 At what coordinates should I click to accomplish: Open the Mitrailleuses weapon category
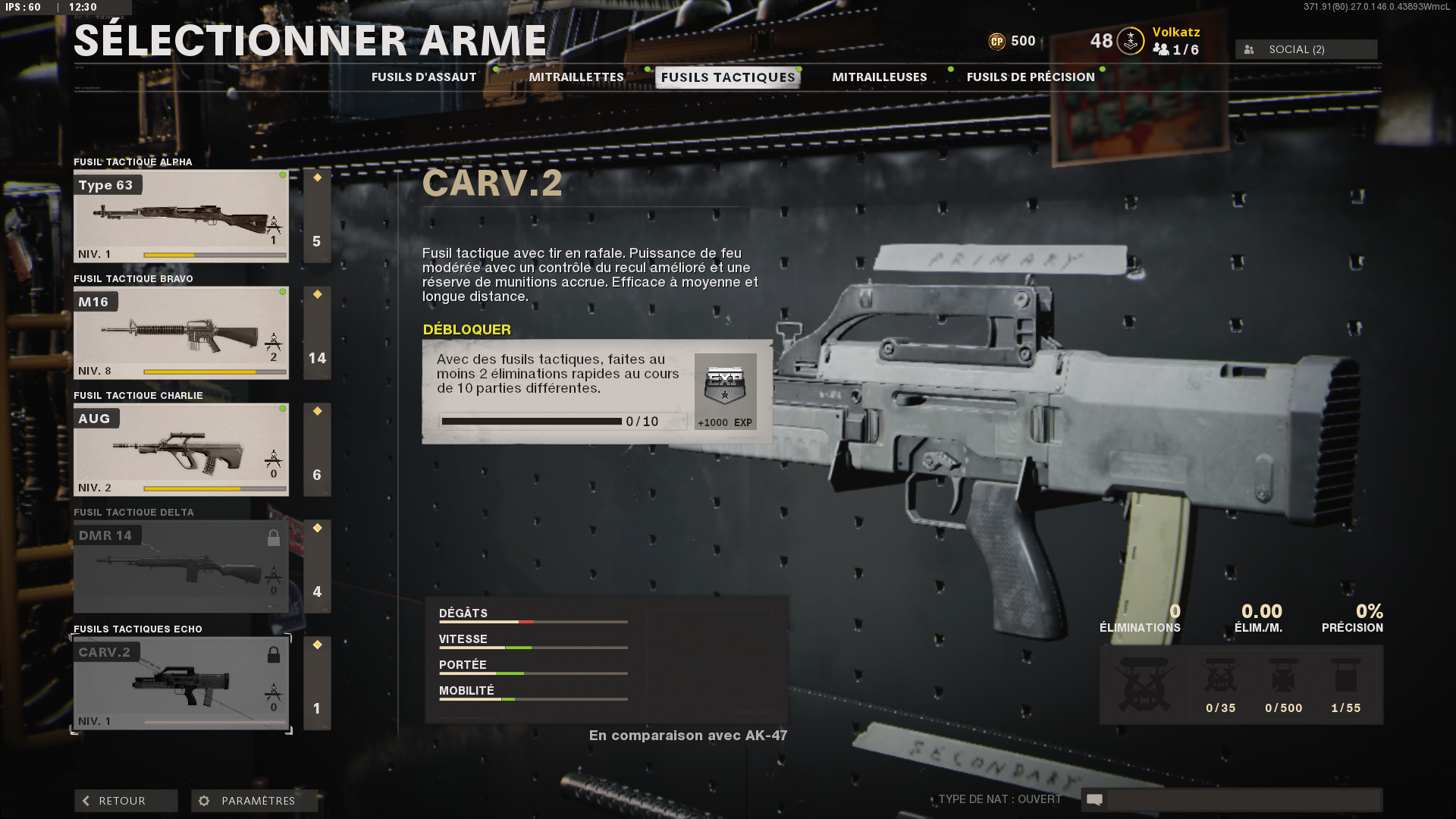[x=880, y=77]
